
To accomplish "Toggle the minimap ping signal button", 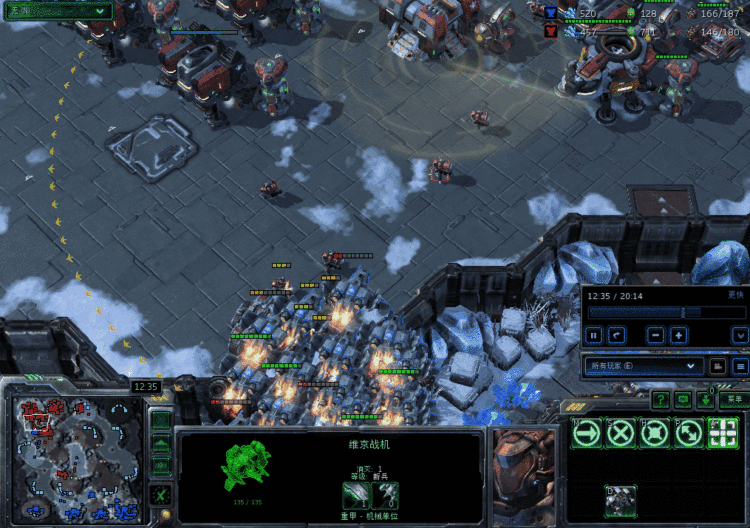I will (x=160, y=417).
